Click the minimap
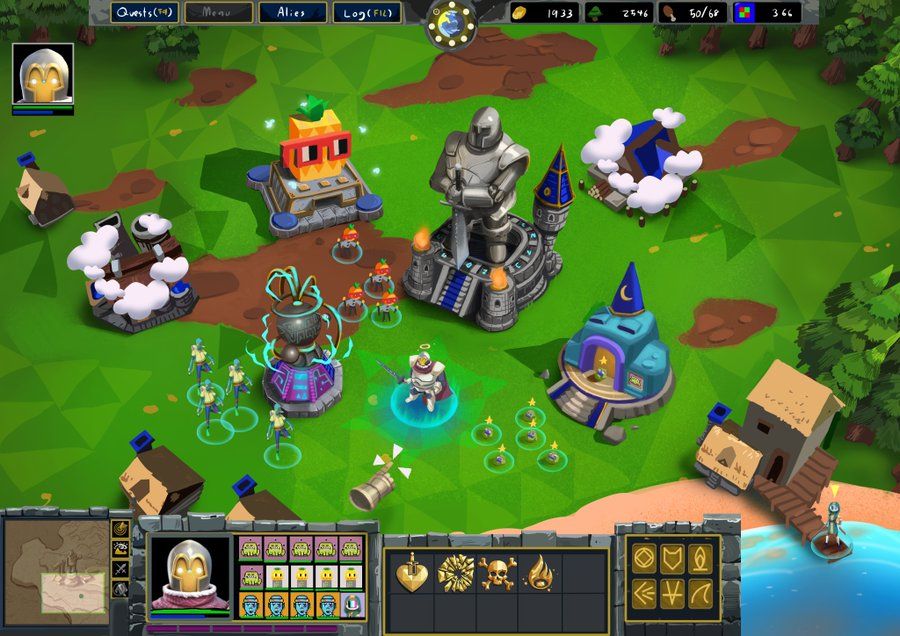The height and width of the screenshot is (636, 900). pos(53,567)
